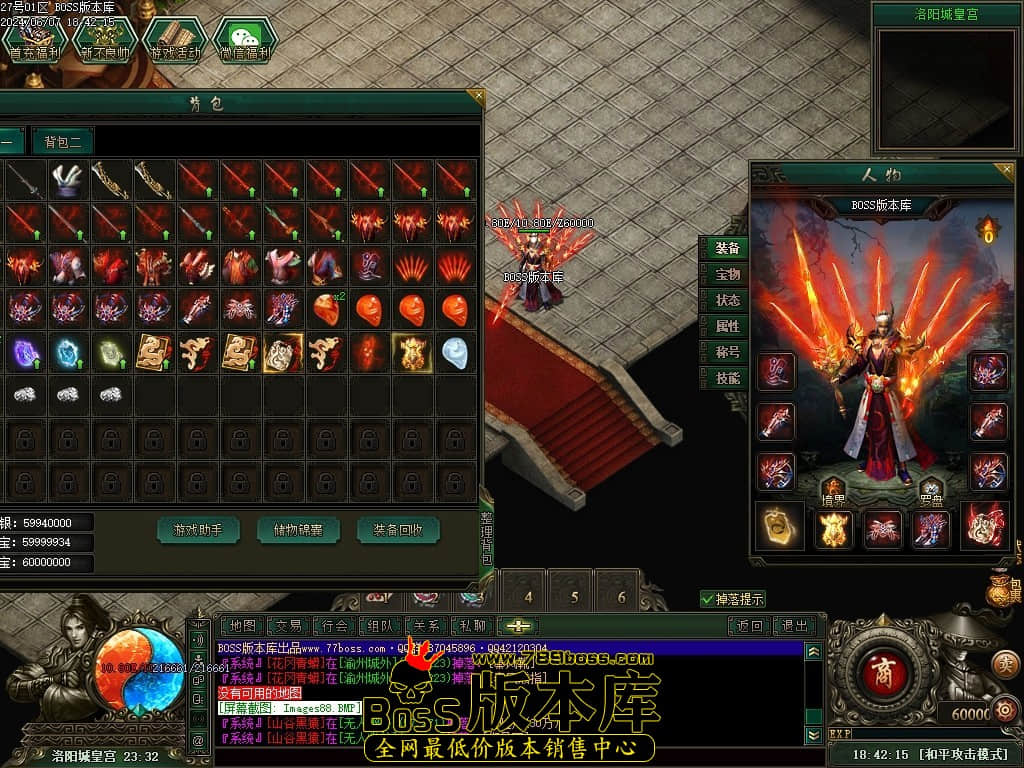Viewport: 1024px width, 768px height.
Task: Open the 储物锦囊 storage pouch button
Action: [x=298, y=530]
